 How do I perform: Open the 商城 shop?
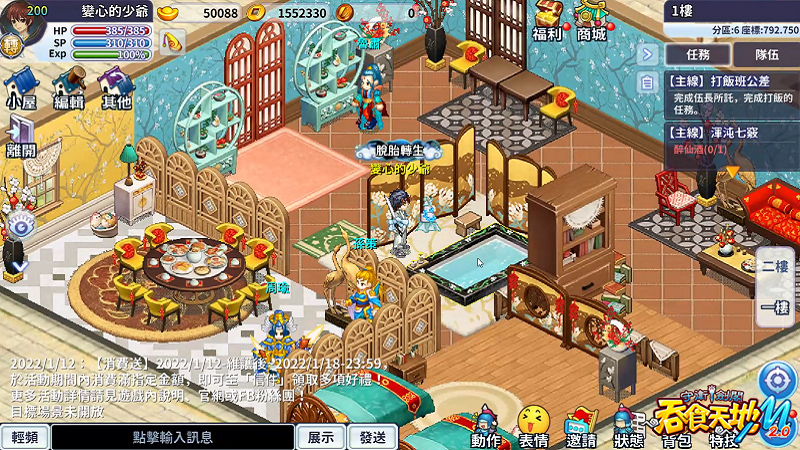(591, 20)
